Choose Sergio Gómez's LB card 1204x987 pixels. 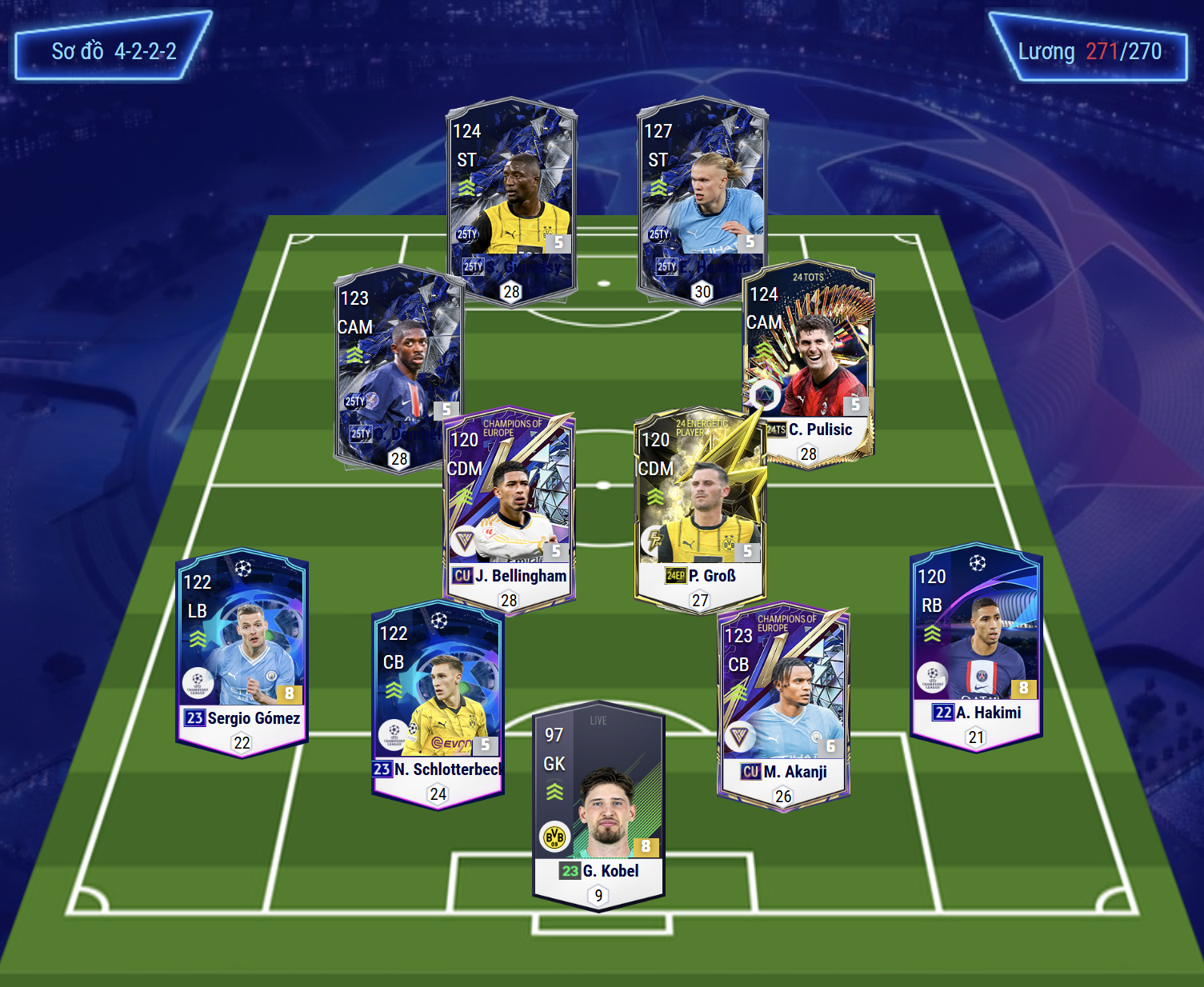click(242, 652)
